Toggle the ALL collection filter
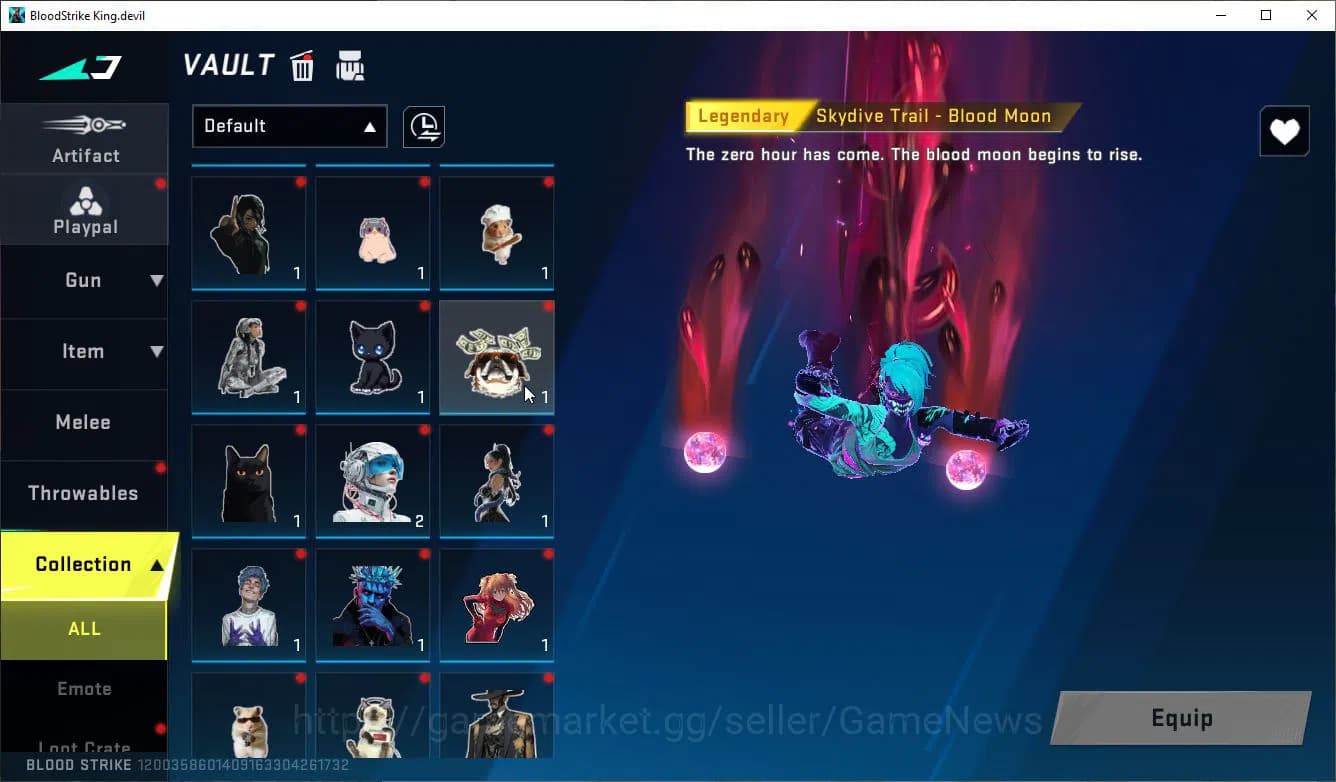This screenshot has width=1336, height=782. coord(84,628)
